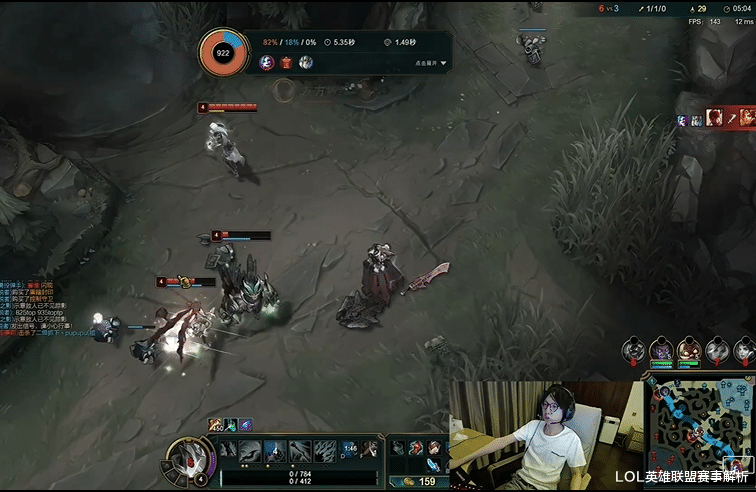This screenshot has height=492, width=756.
Task: Select the second ability icon in the skill bar
Action: (250, 451)
